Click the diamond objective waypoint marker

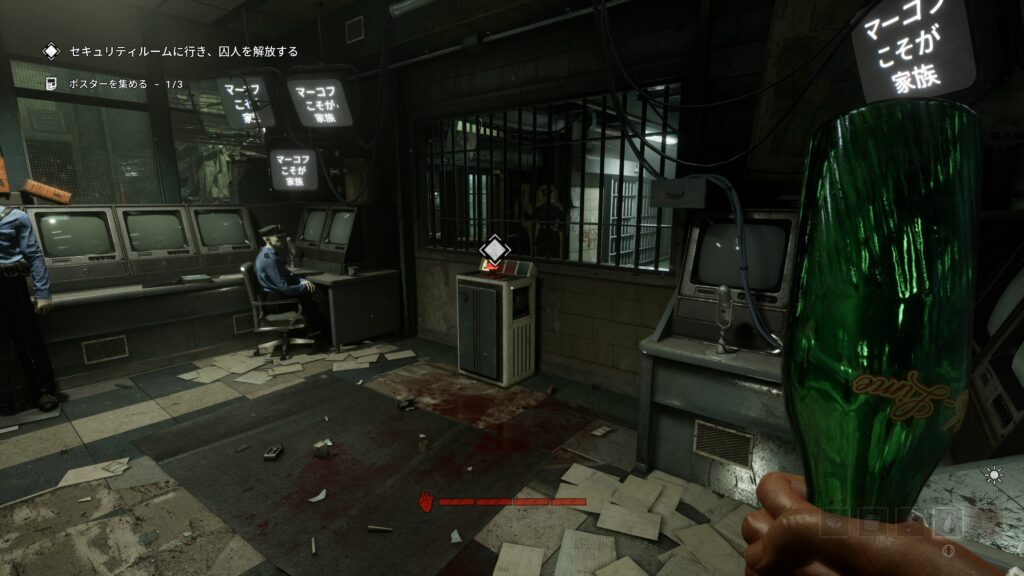[x=492, y=249]
